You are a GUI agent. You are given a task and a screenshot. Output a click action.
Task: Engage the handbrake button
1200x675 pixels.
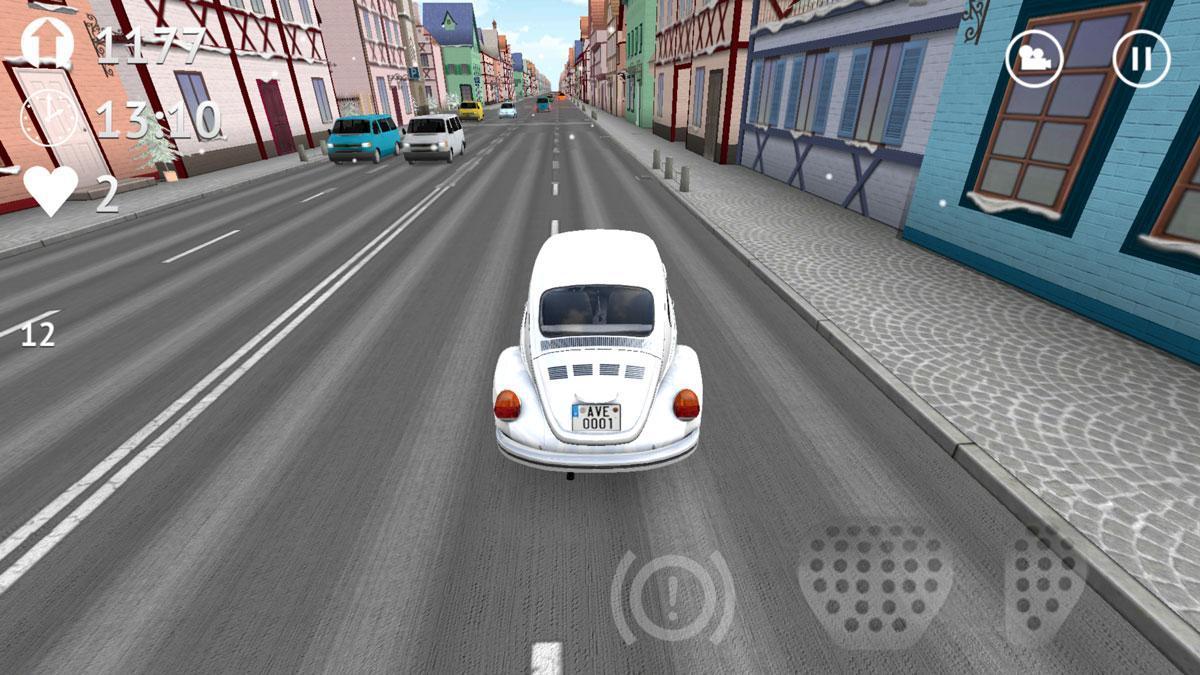[673, 598]
